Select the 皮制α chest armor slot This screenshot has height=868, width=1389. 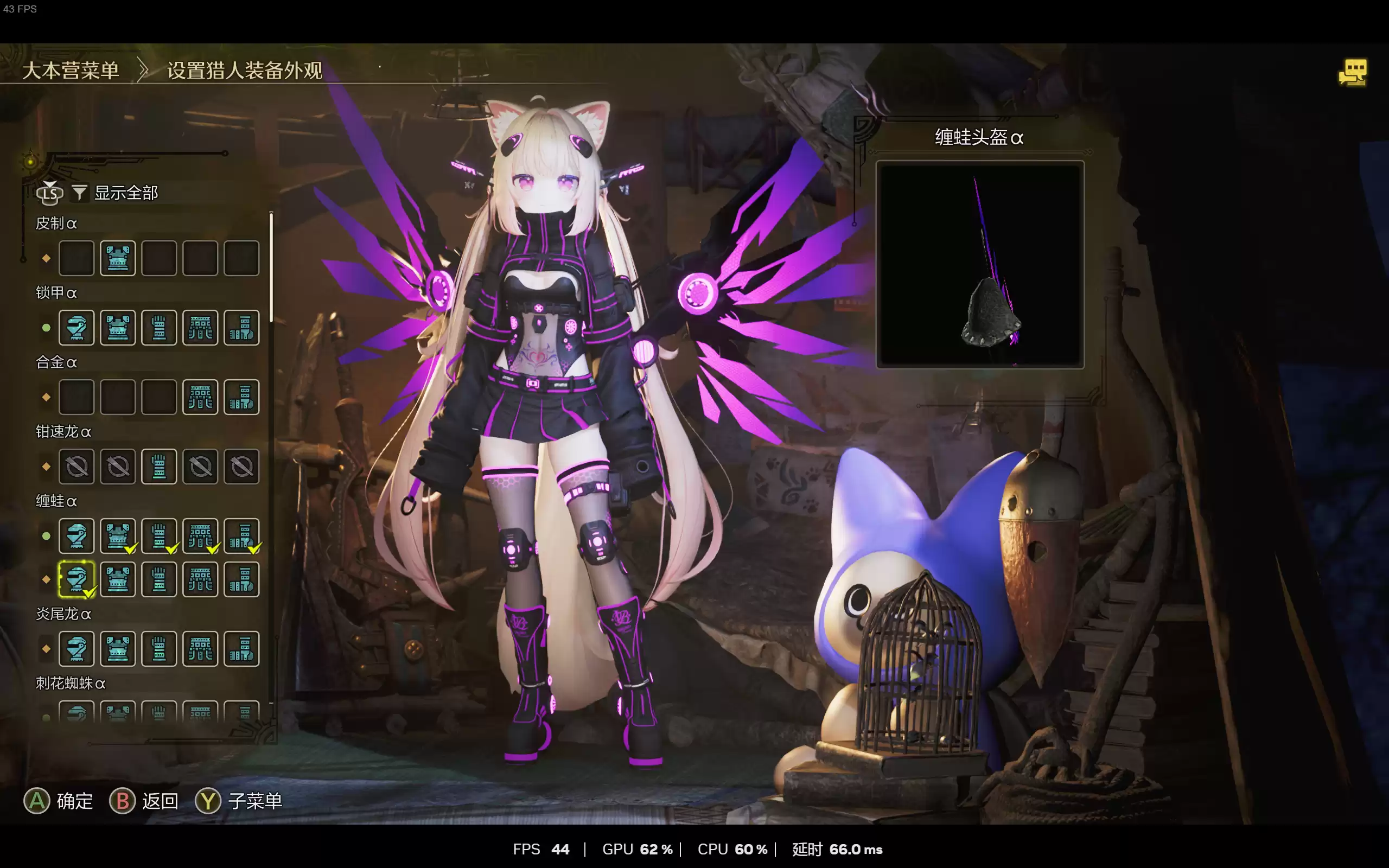point(118,258)
